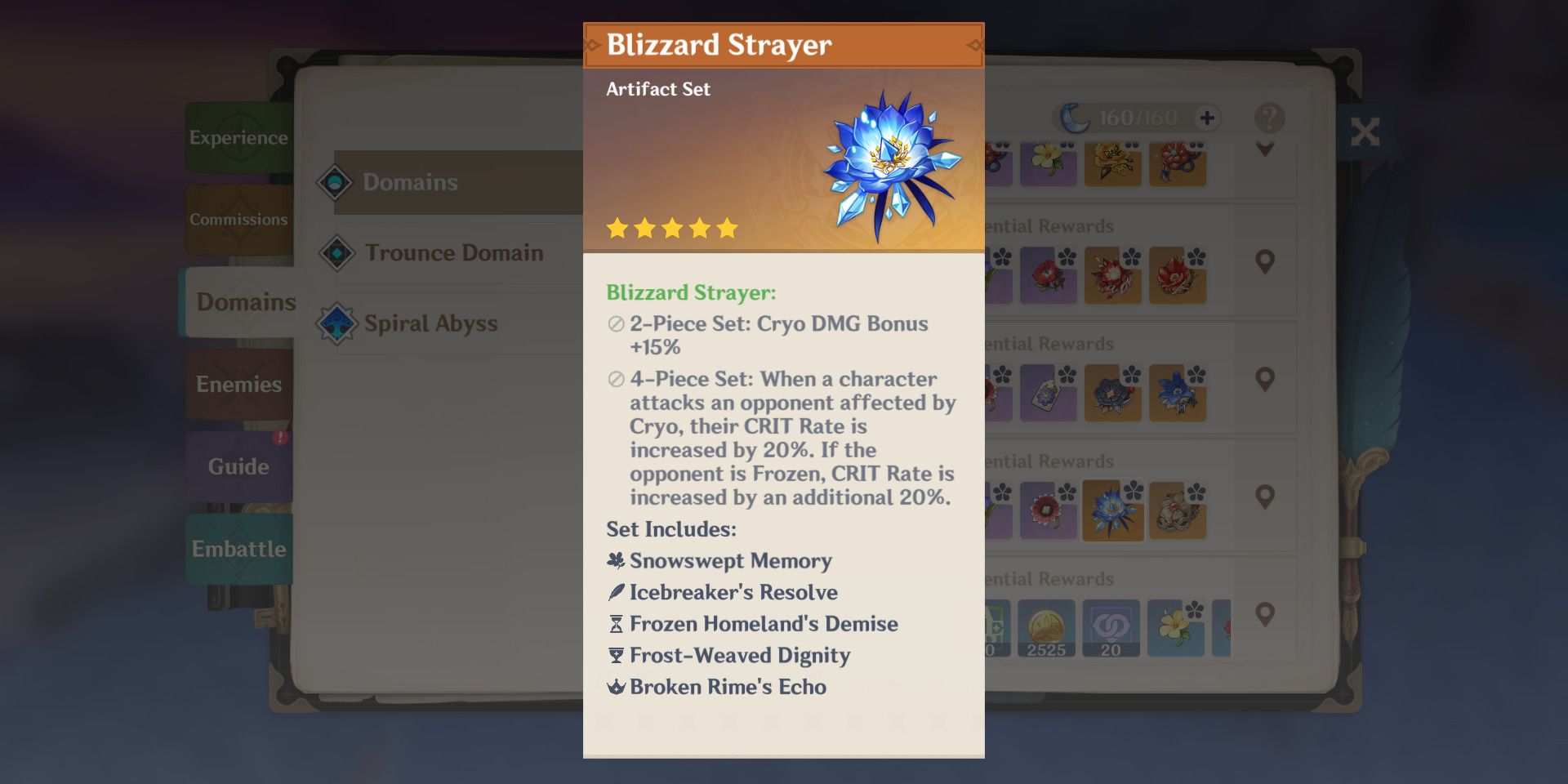Go to the Embattle tab

pyautogui.click(x=238, y=549)
